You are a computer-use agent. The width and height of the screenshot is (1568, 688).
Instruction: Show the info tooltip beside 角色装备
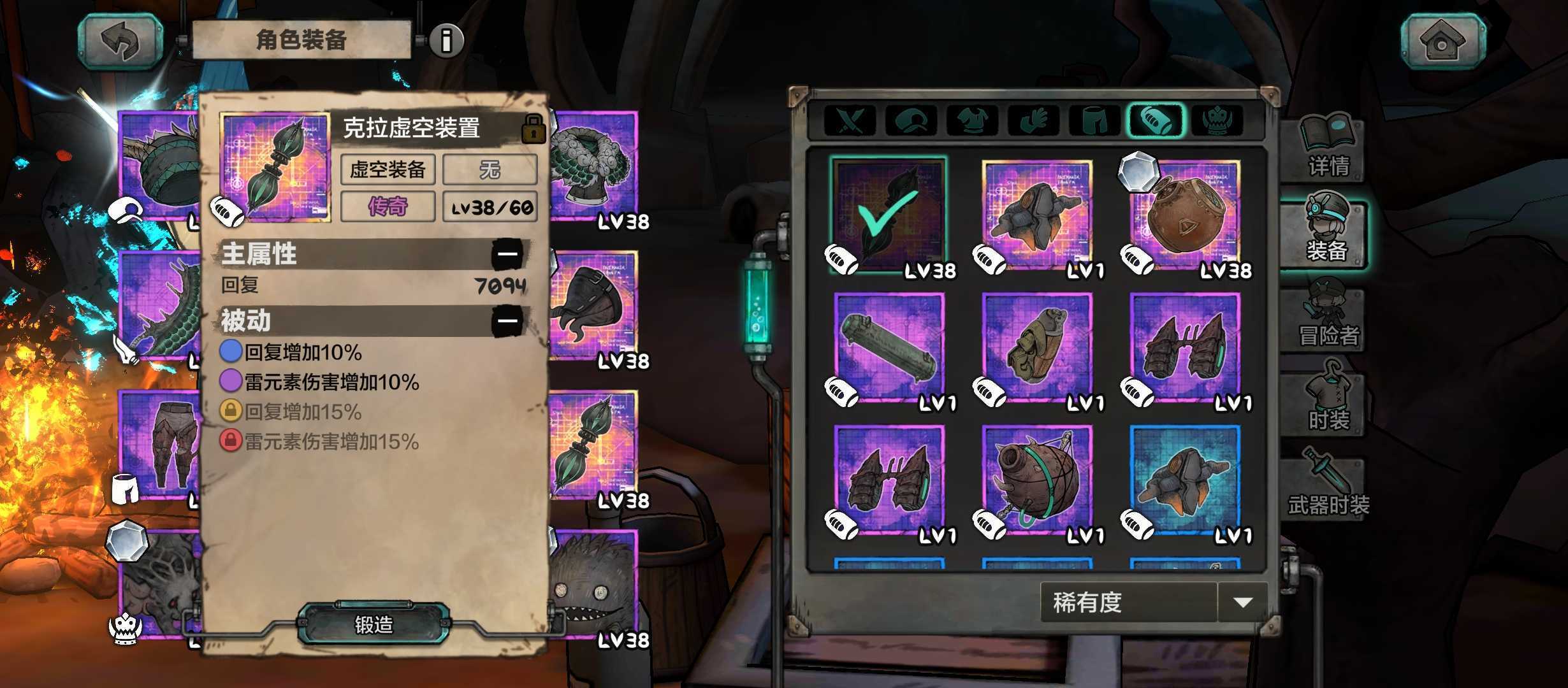pos(447,40)
